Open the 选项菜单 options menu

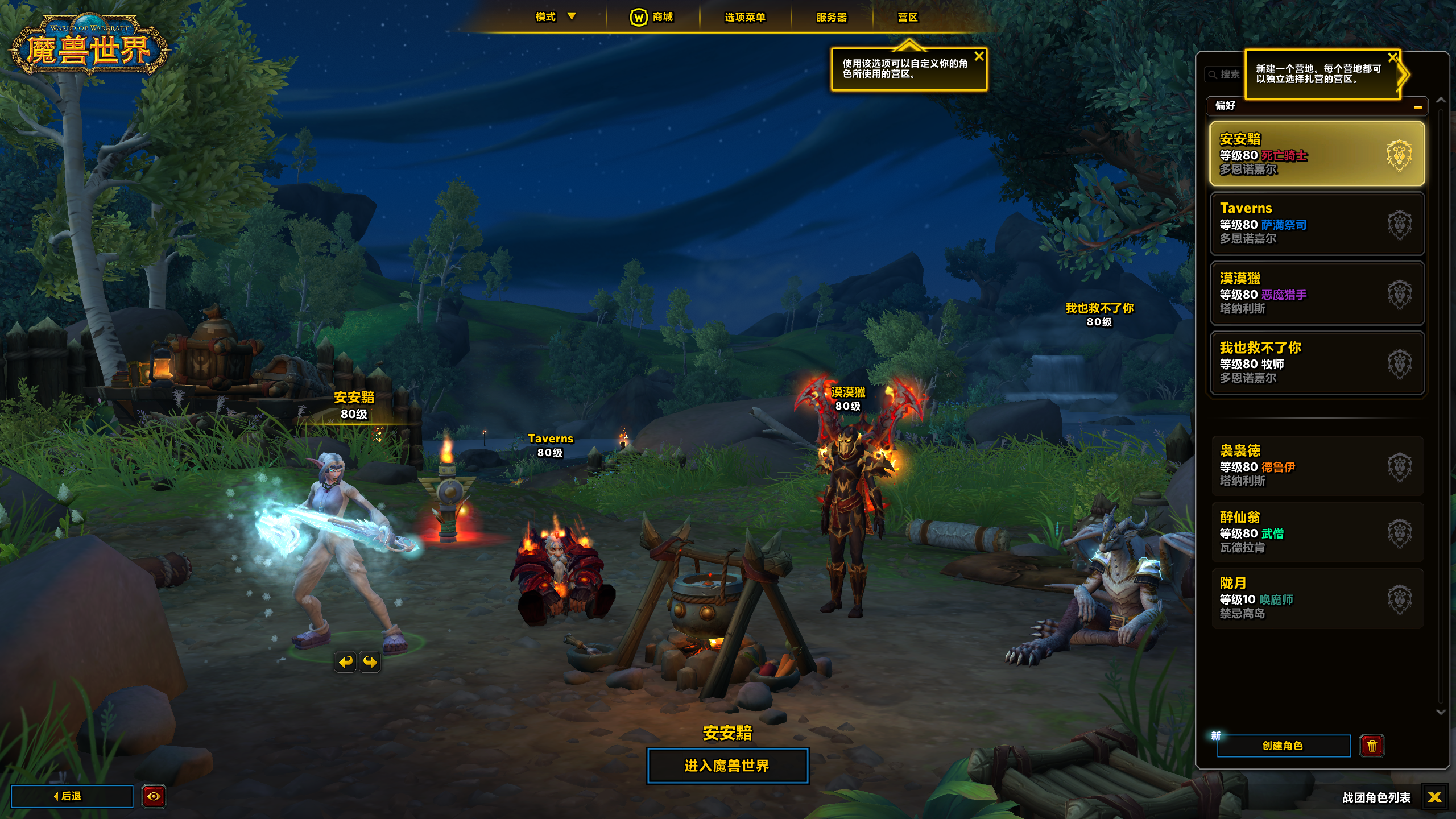pyautogui.click(x=744, y=17)
